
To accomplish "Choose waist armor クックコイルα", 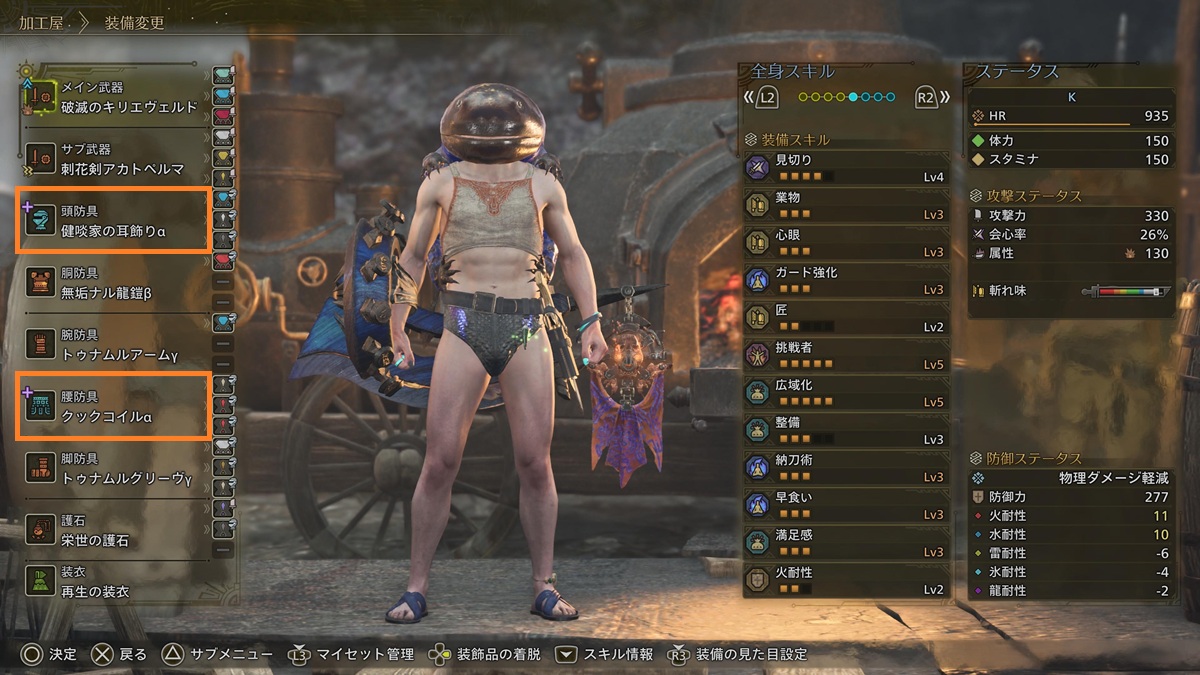I will 115,405.
